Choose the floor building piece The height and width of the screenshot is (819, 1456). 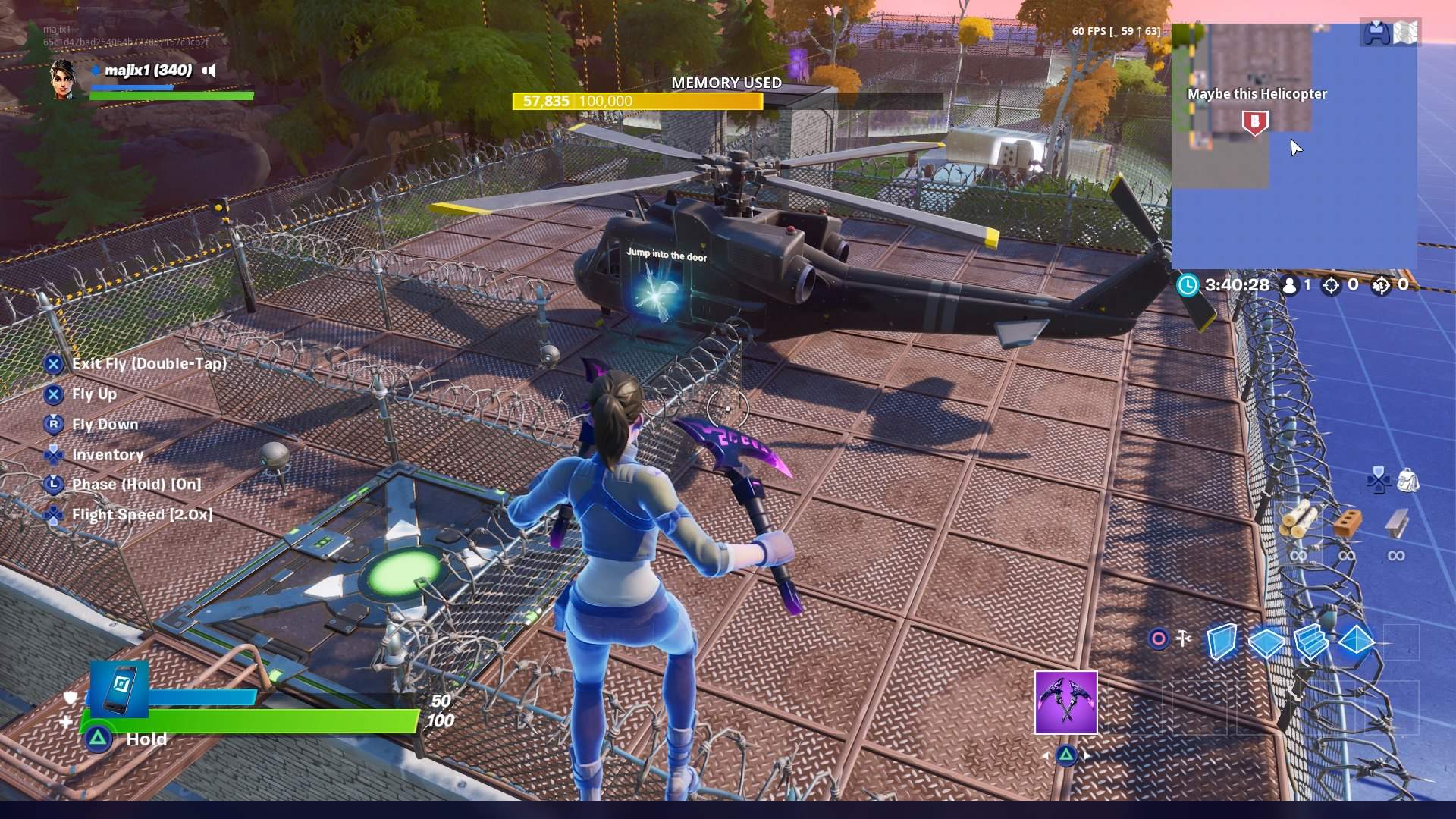1266,643
